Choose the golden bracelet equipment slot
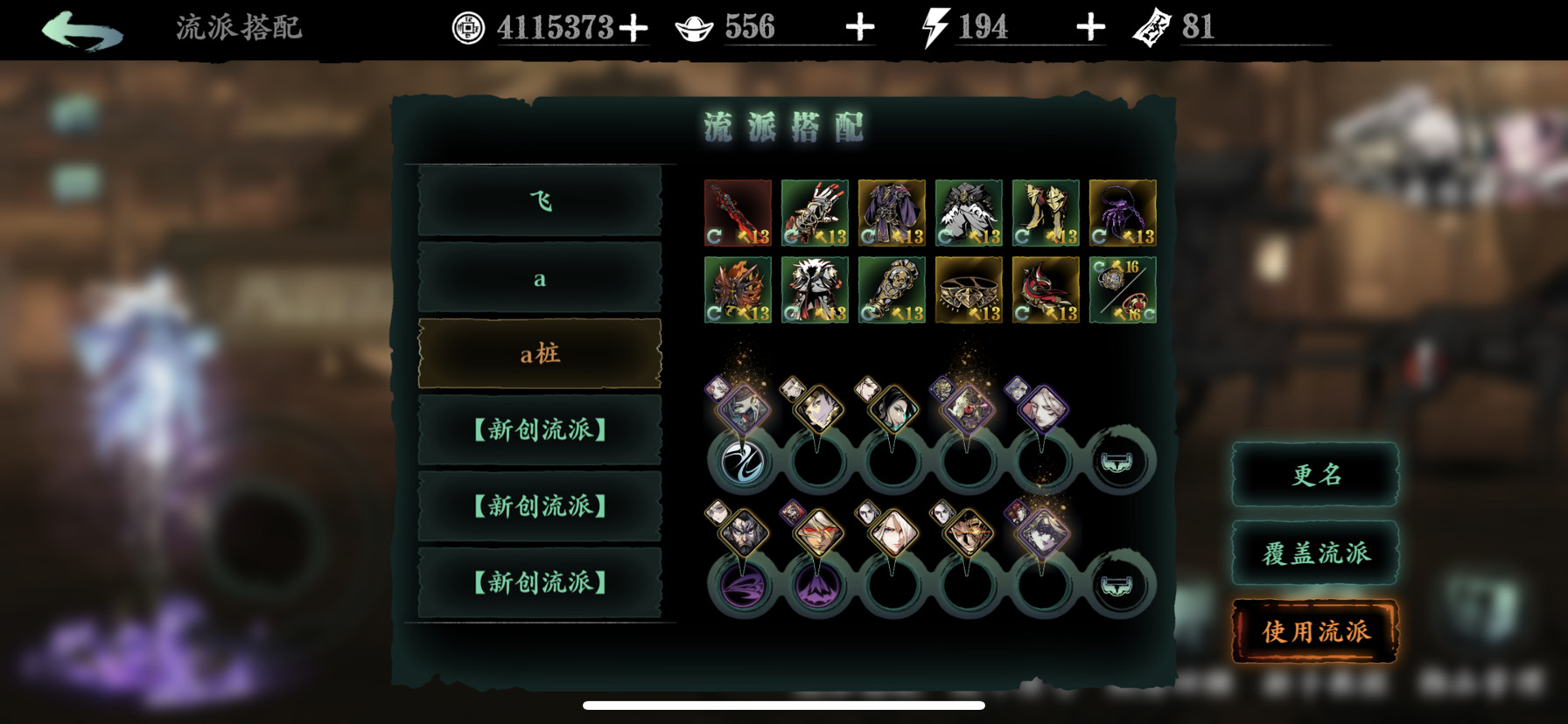This screenshot has width=1568, height=724. 969,290
